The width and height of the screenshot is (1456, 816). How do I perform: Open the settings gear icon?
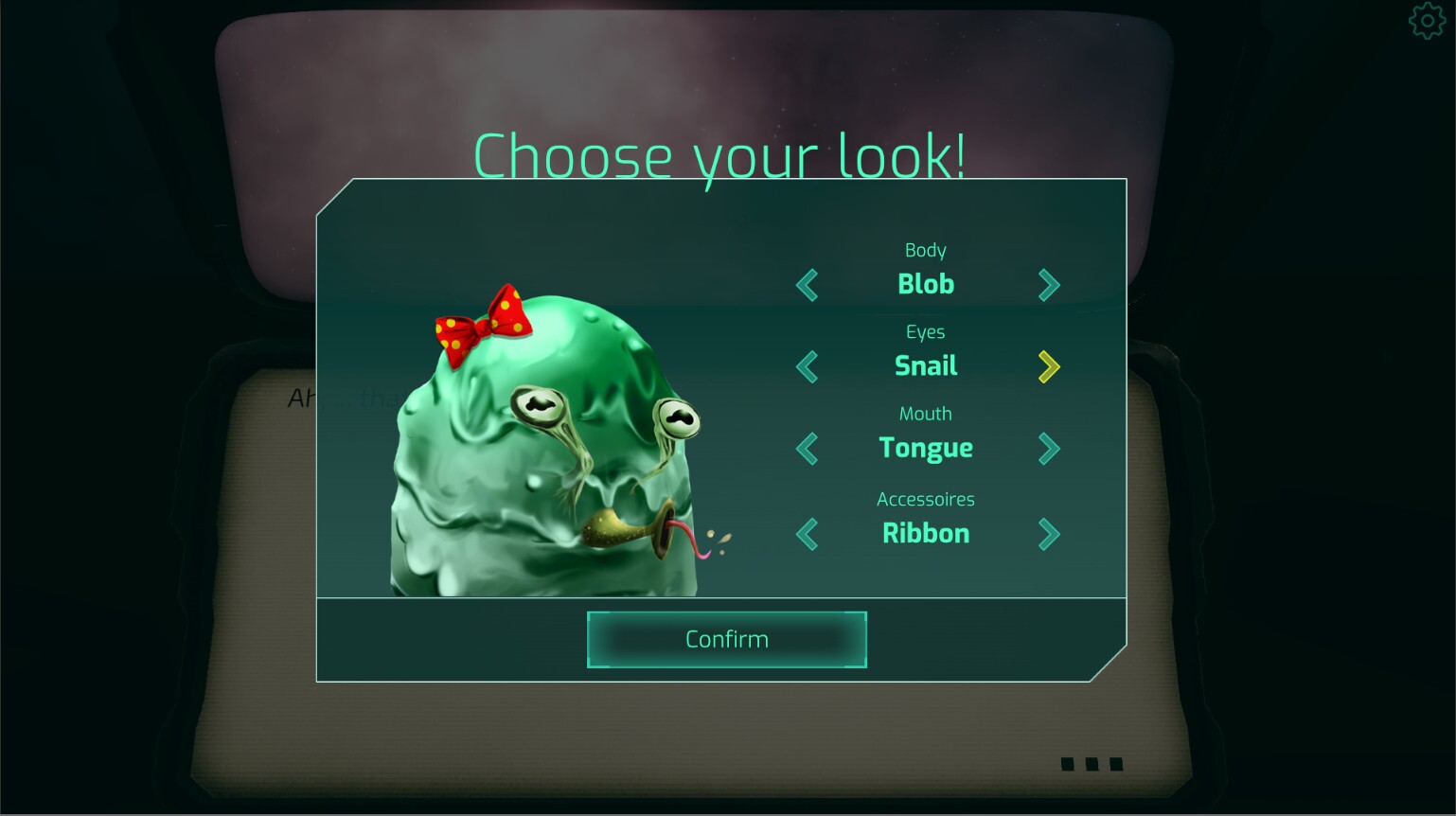(1427, 20)
